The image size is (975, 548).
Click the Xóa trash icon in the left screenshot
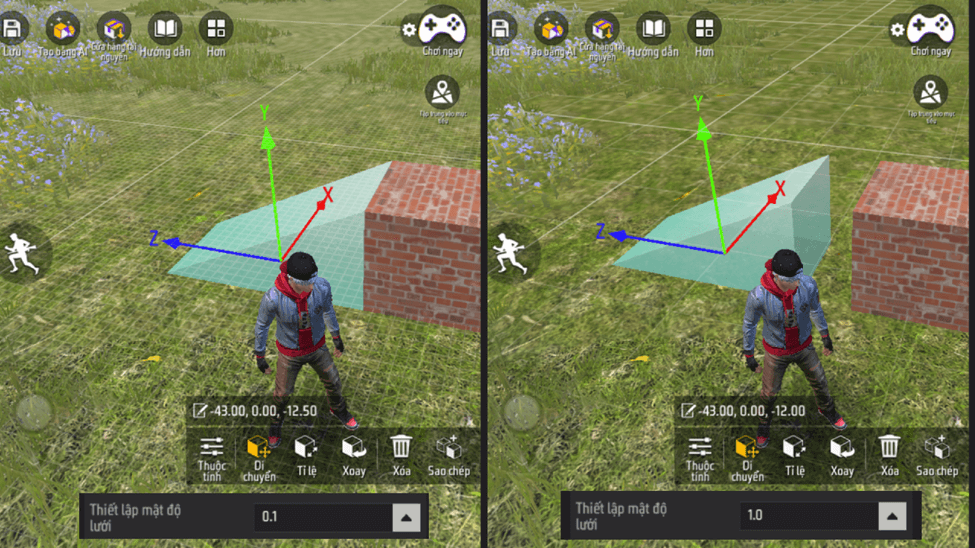401,453
